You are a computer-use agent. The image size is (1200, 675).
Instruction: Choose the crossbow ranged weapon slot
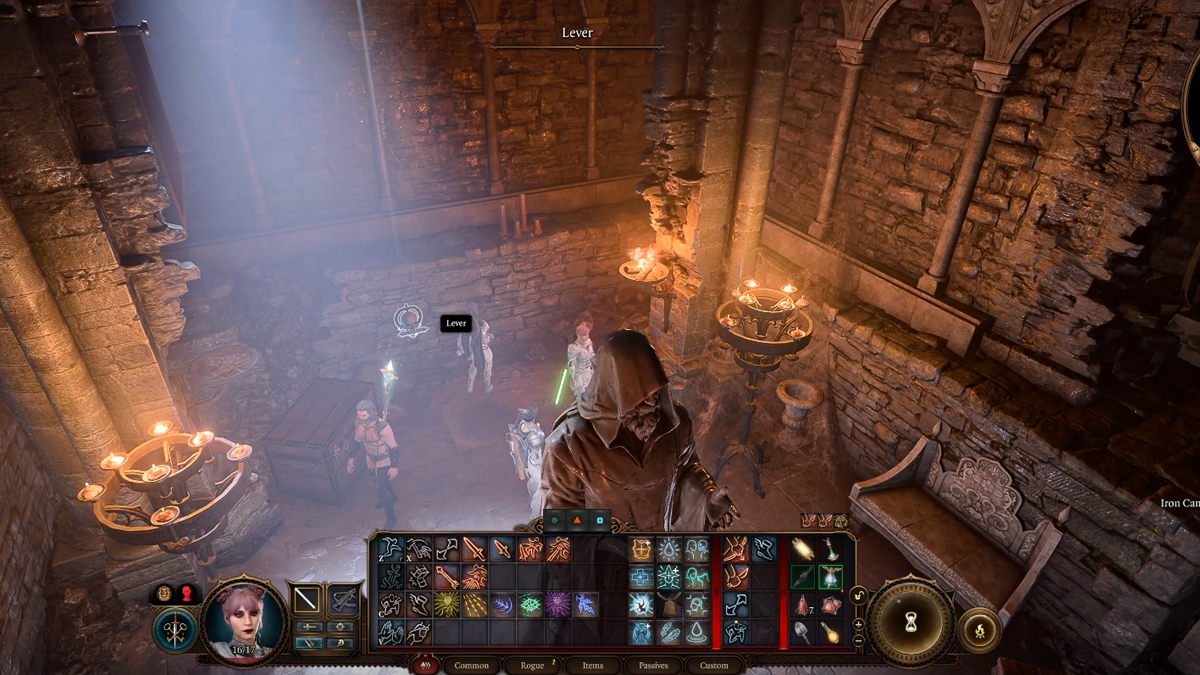pos(344,599)
